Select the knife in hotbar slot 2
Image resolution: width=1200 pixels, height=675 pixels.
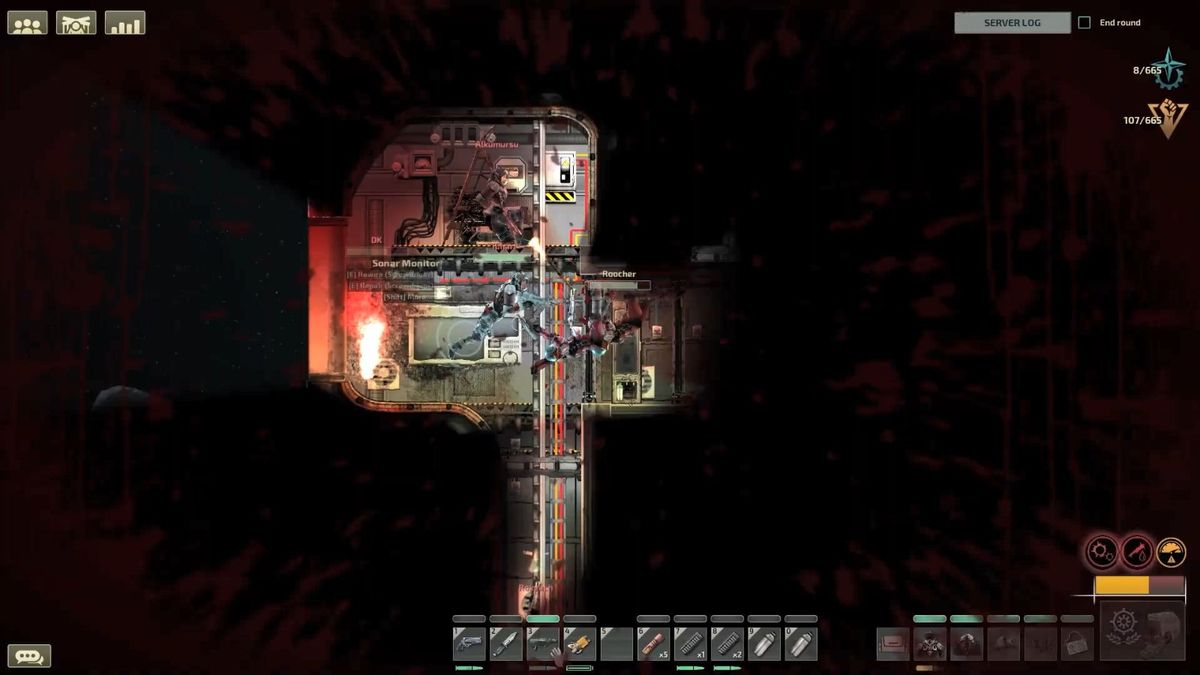[x=506, y=643]
